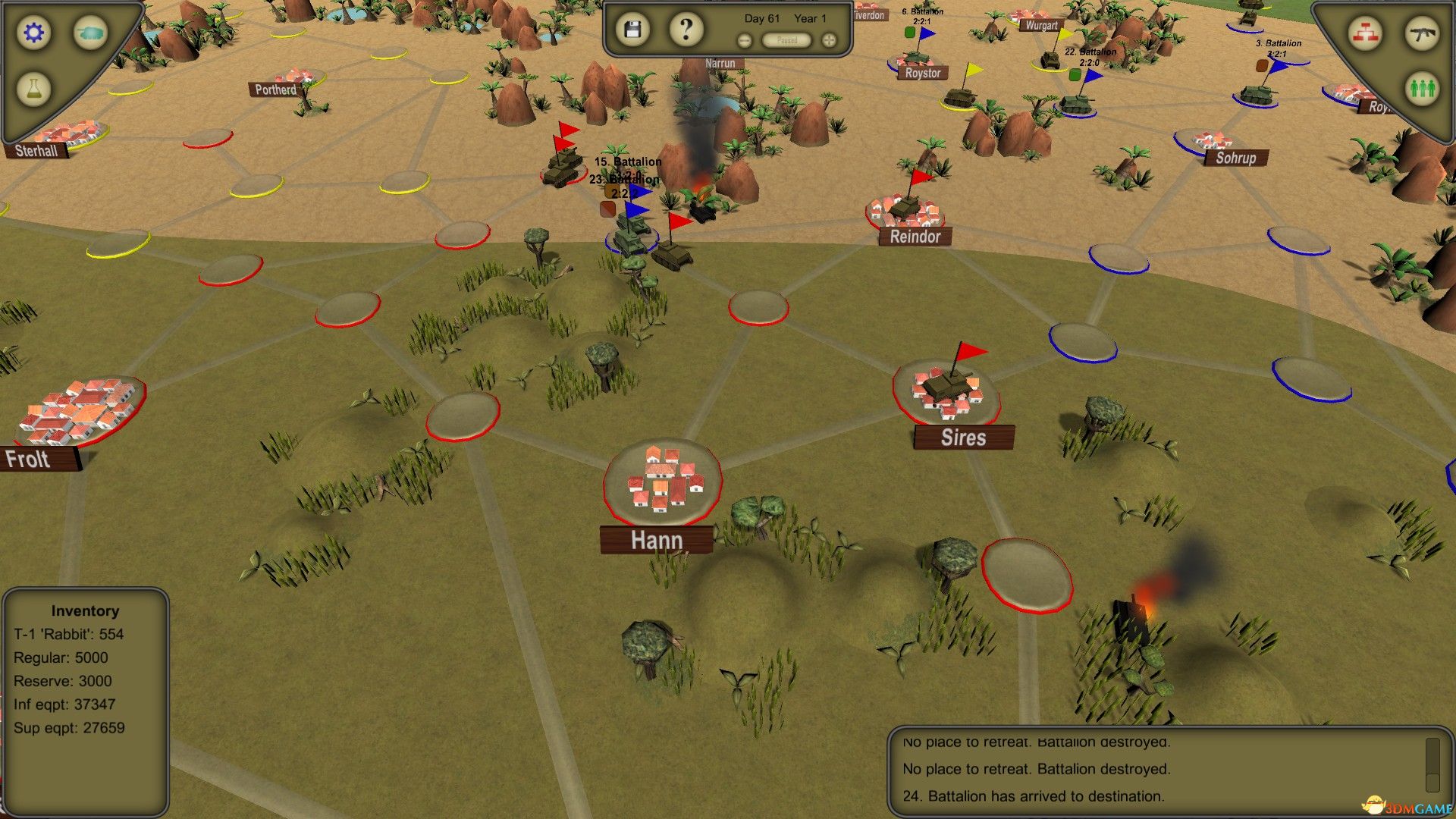Select the rifle weapons icon
The image size is (1456, 819).
(1424, 32)
